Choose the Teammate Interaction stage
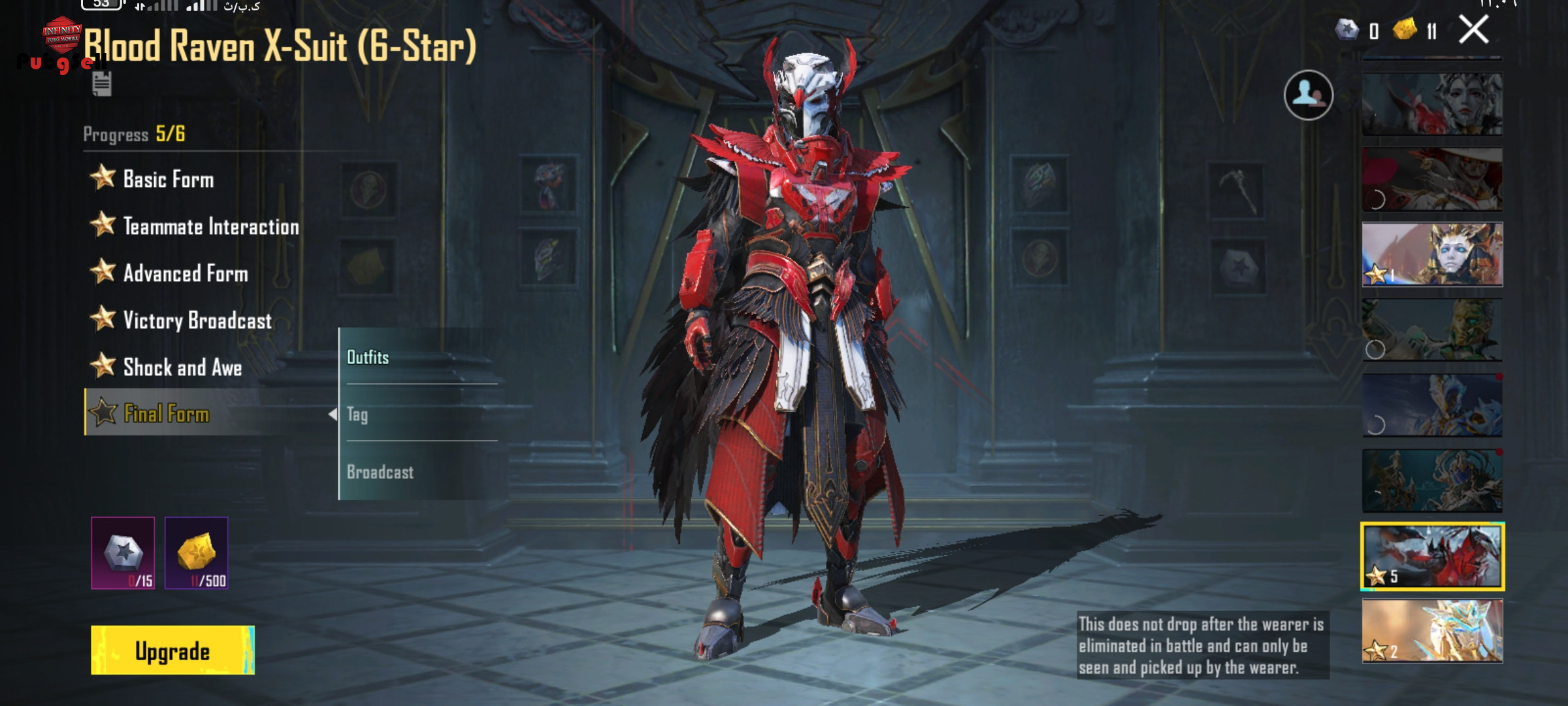Screen dimensions: 1568x706 tap(210, 226)
